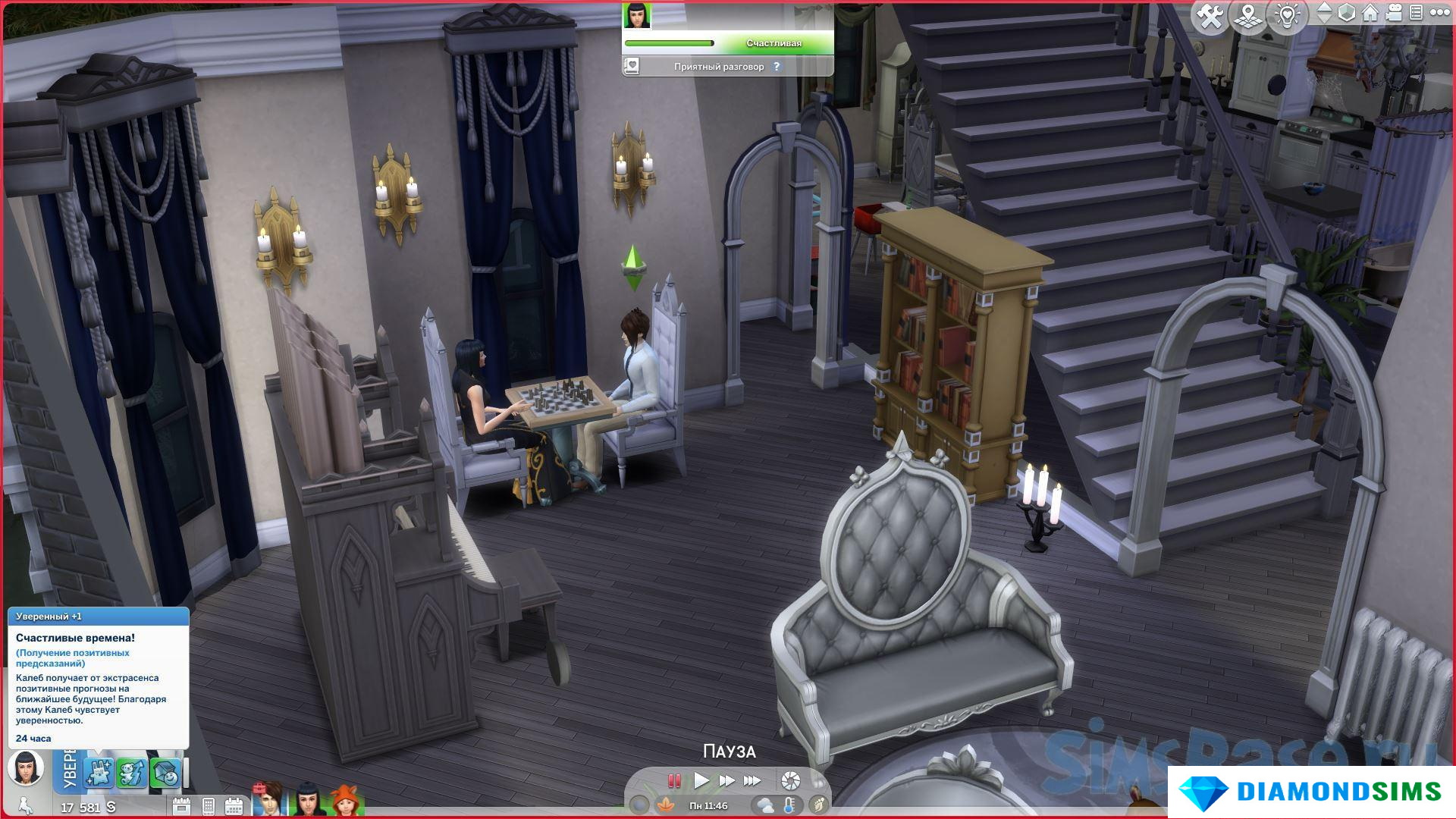Open the eco footprint leaf-foot icon

[818, 805]
